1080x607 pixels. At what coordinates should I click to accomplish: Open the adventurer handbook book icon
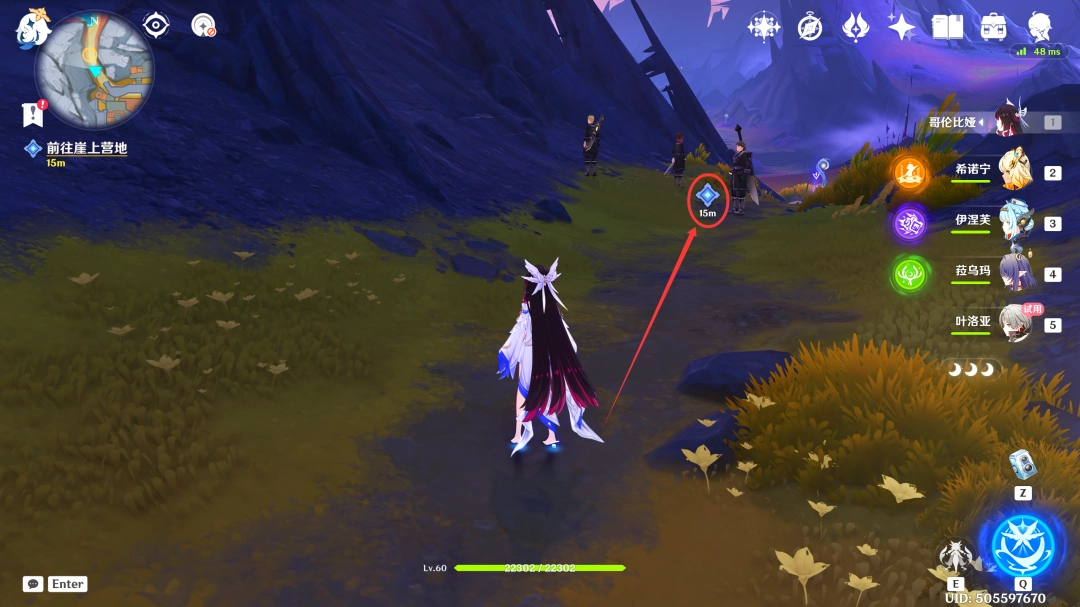(x=947, y=27)
